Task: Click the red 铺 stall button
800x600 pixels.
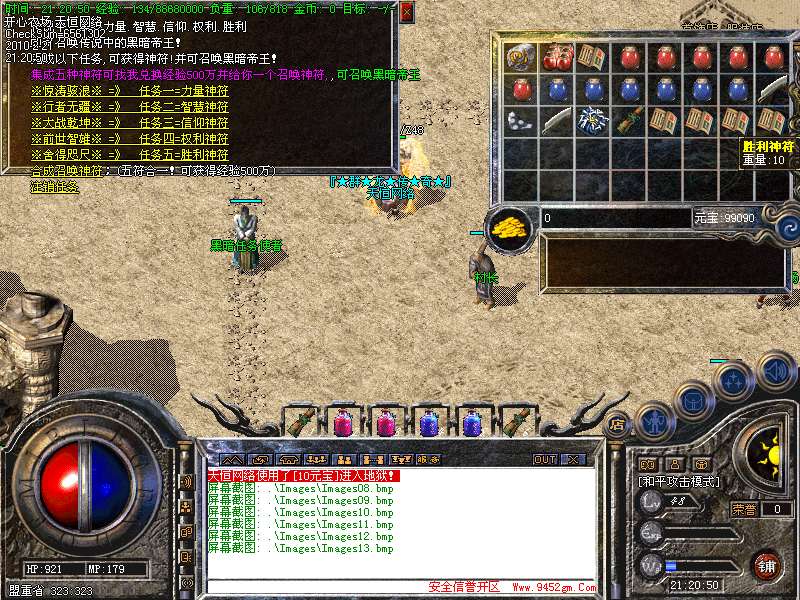Action: click(x=766, y=566)
